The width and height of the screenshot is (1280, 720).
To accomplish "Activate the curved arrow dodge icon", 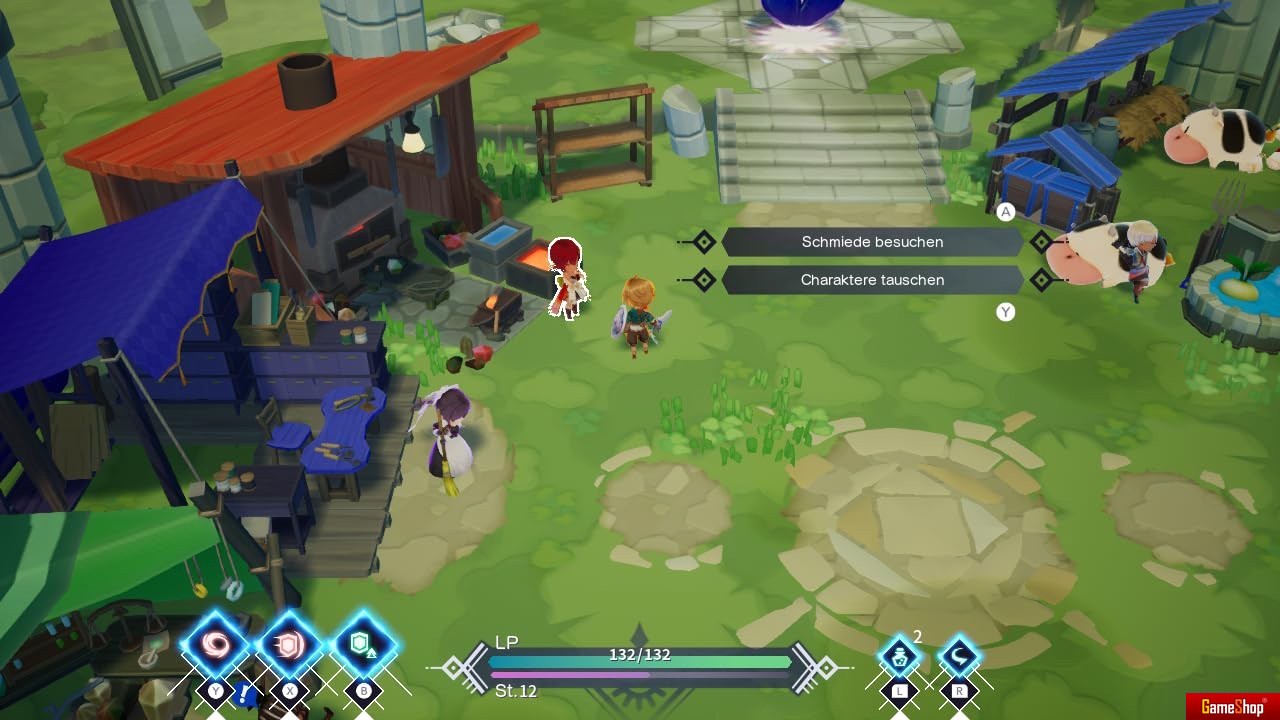I will 959,657.
